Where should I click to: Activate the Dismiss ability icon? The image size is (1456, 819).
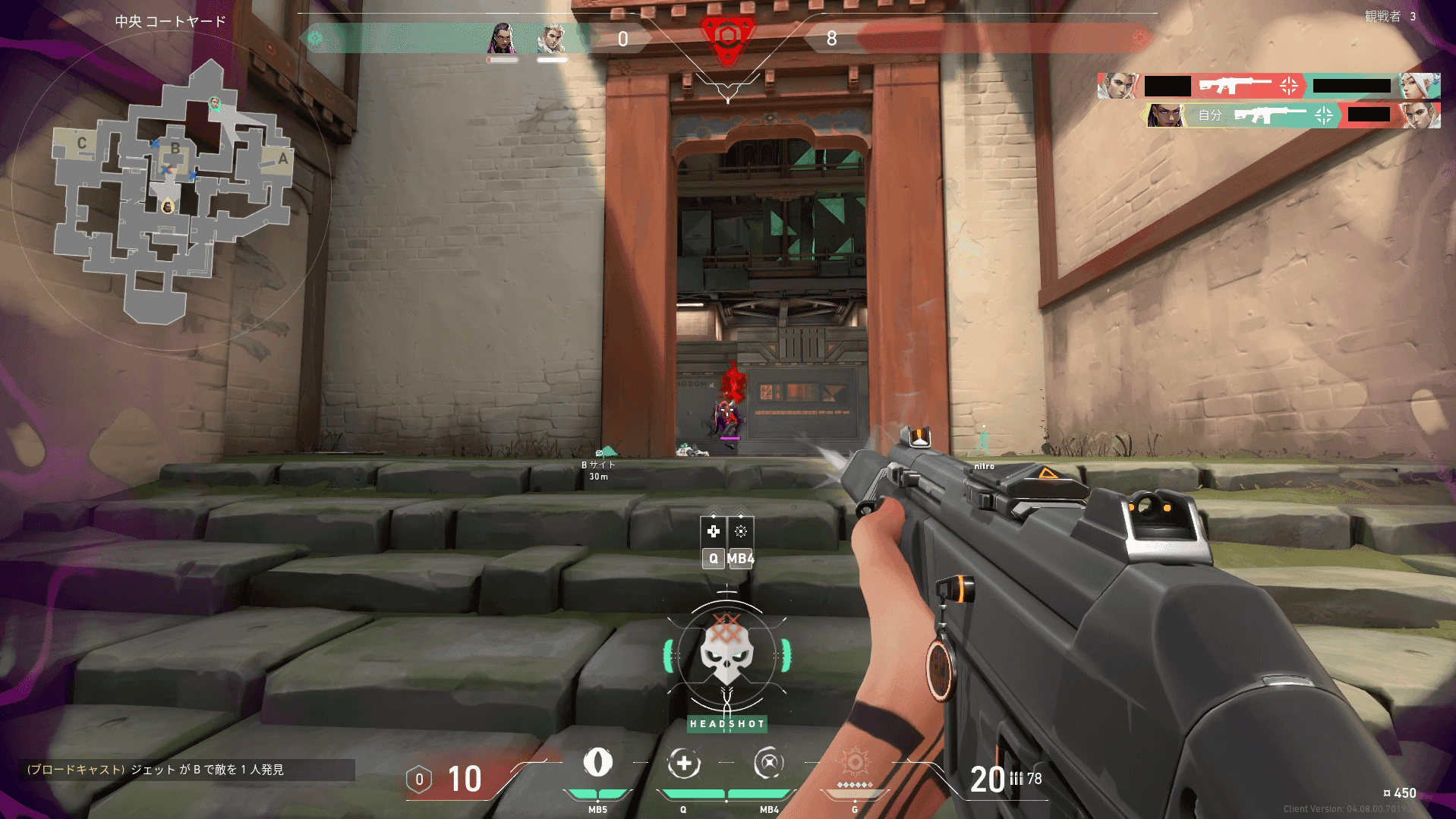point(768,764)
